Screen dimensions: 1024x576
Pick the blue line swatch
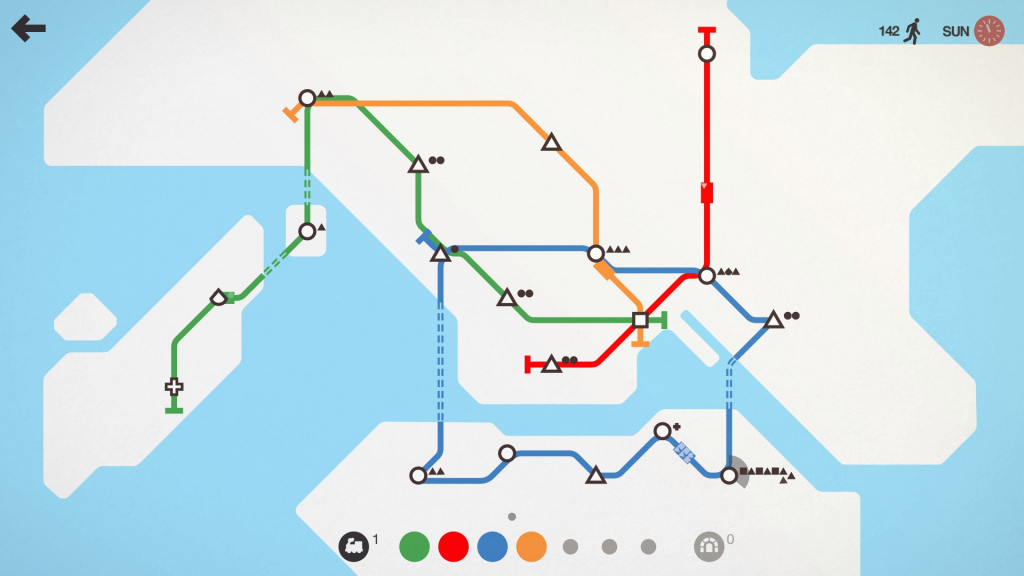(492, 546)
